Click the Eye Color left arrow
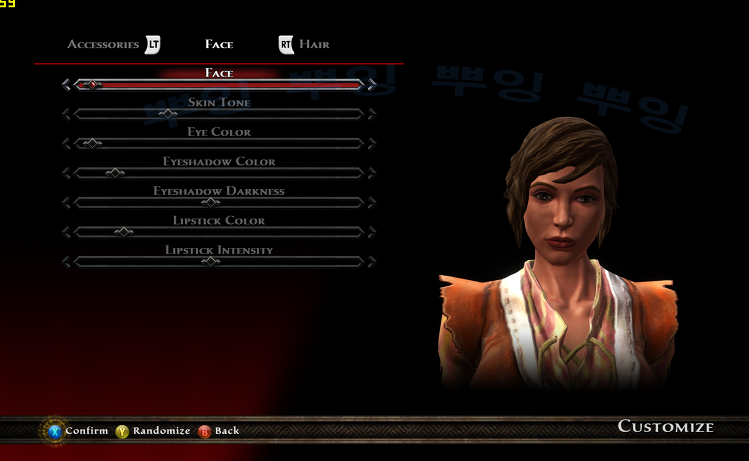 click(66, 143)
